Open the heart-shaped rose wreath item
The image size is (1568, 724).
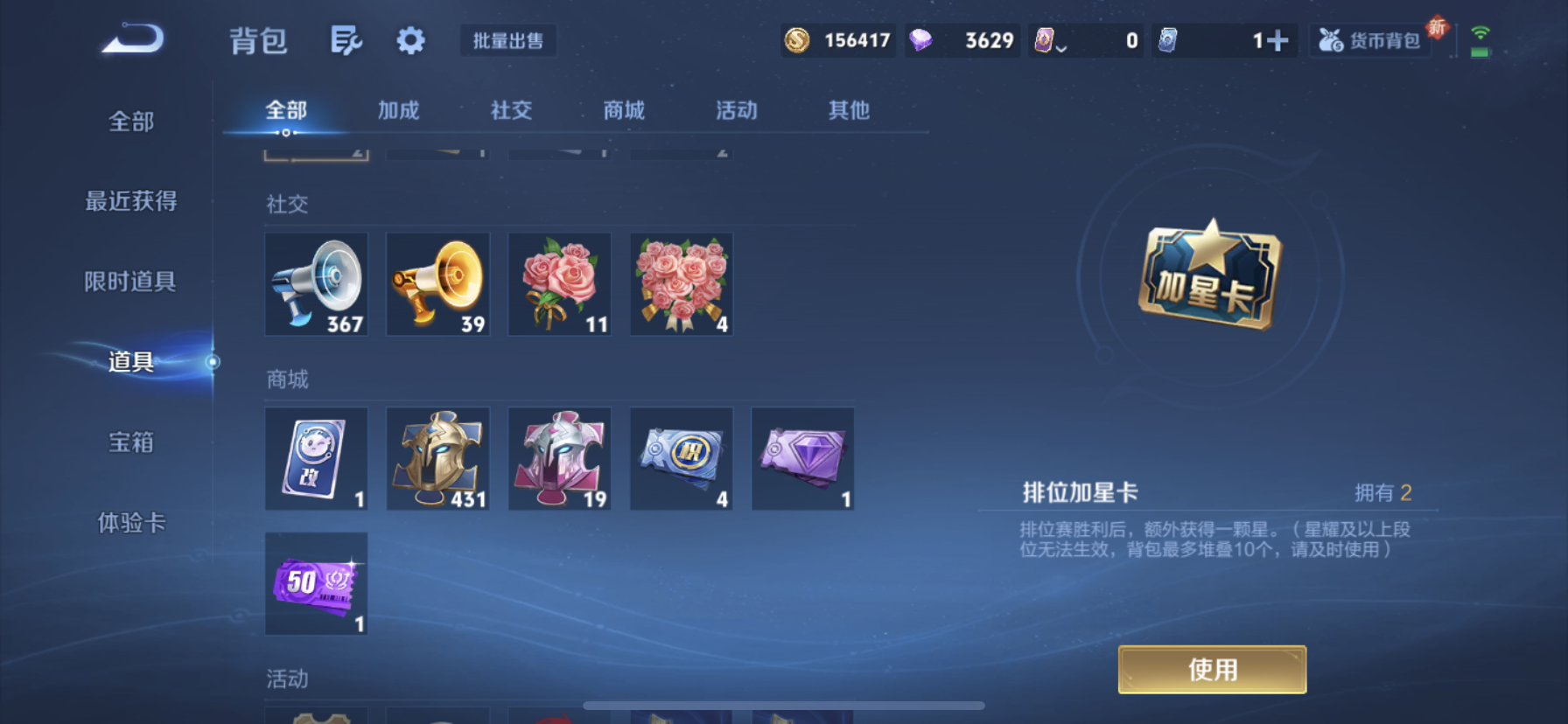(x=681, y=283)
